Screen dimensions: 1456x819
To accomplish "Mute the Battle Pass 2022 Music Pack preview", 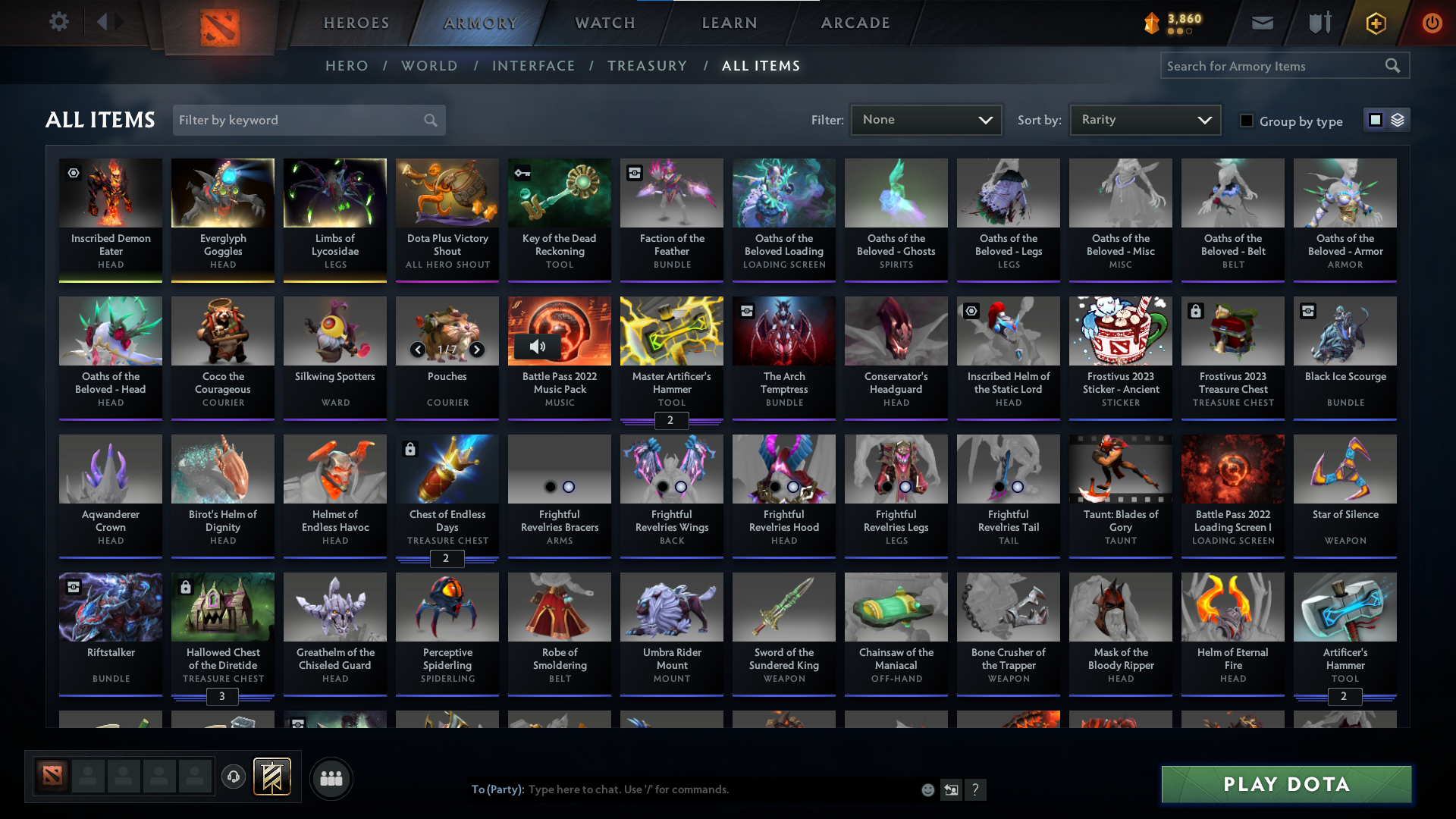I will point(538,347).
